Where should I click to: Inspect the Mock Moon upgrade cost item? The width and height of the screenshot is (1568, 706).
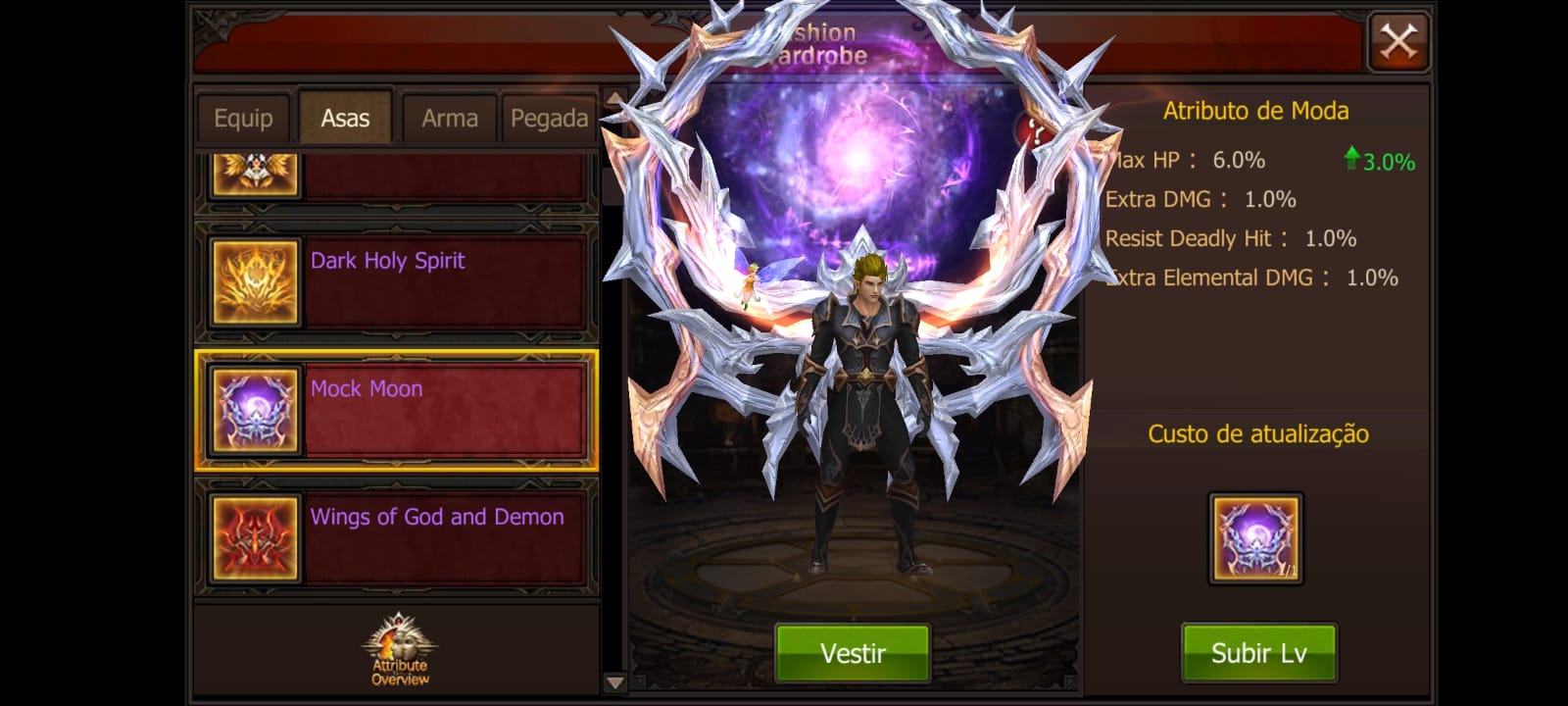click(1255, 538)
